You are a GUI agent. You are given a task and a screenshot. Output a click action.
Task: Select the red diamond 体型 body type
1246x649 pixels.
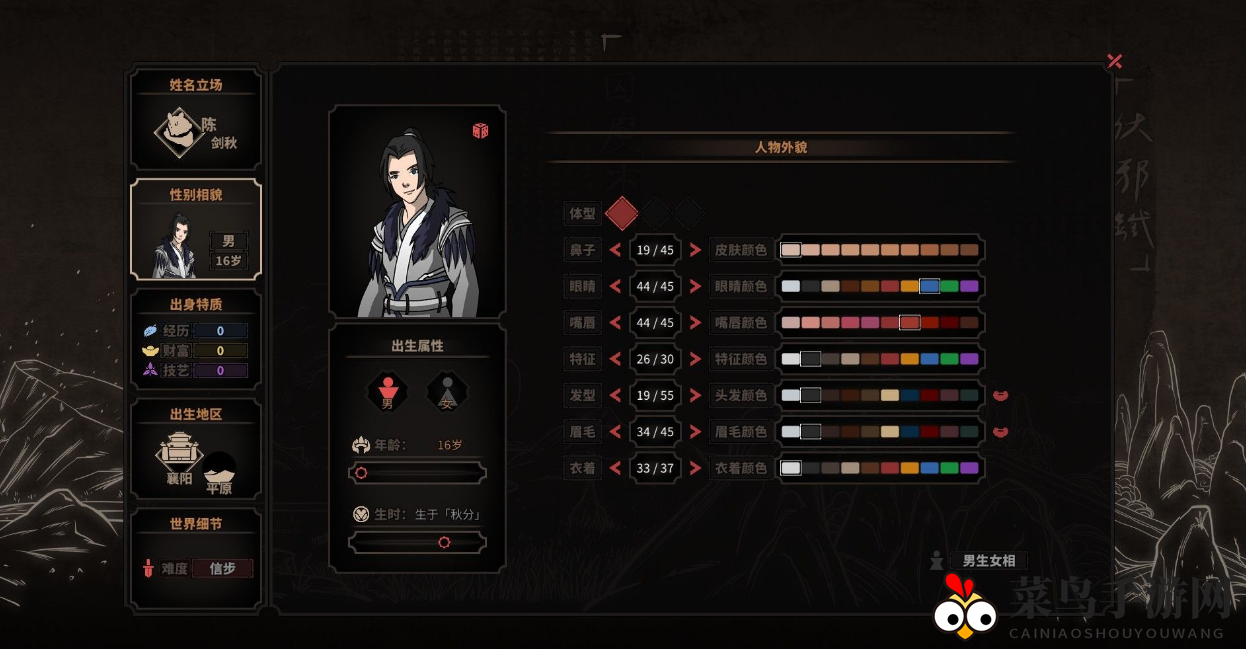(622, 213)
